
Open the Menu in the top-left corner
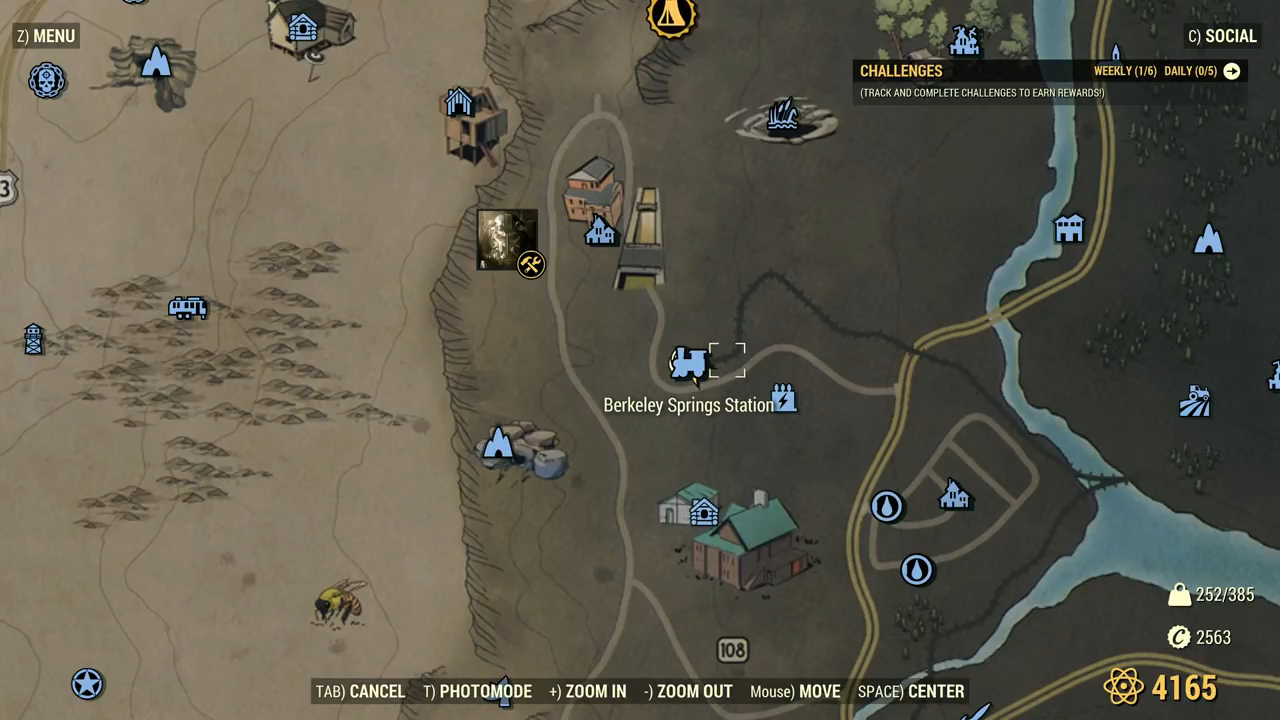tap(45, 37)
